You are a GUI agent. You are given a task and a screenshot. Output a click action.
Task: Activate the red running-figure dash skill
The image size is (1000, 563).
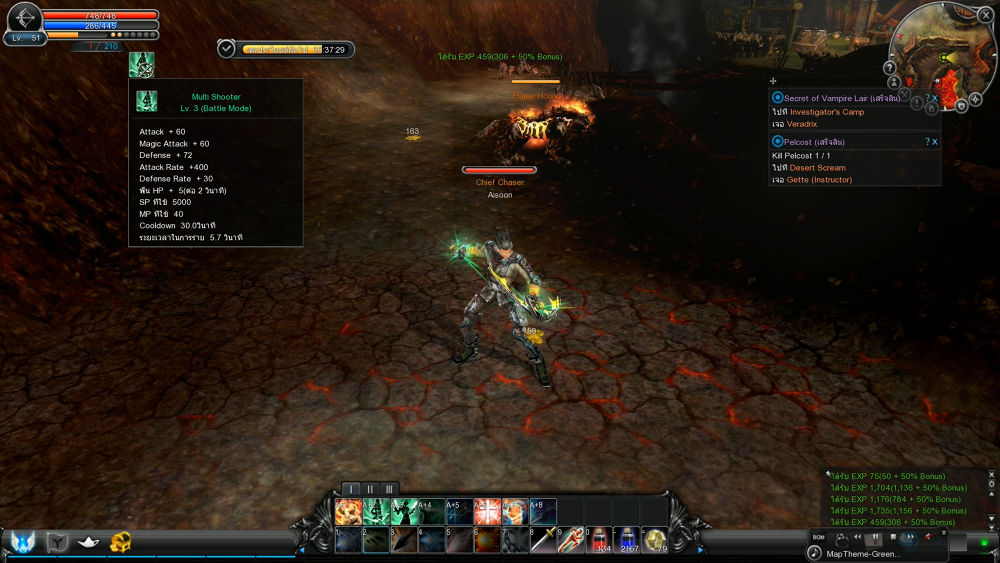571,540
